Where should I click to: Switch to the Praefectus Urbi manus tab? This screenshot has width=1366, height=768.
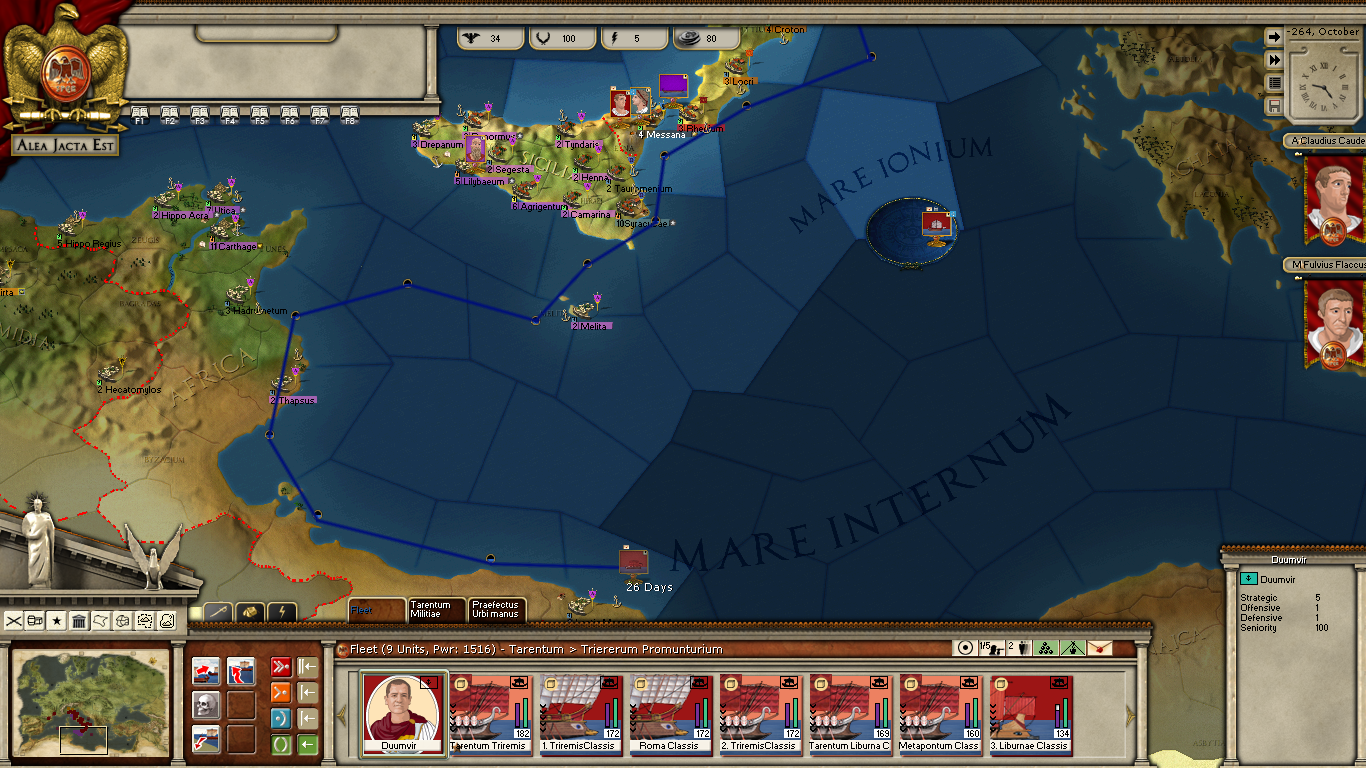coord(497,609)
